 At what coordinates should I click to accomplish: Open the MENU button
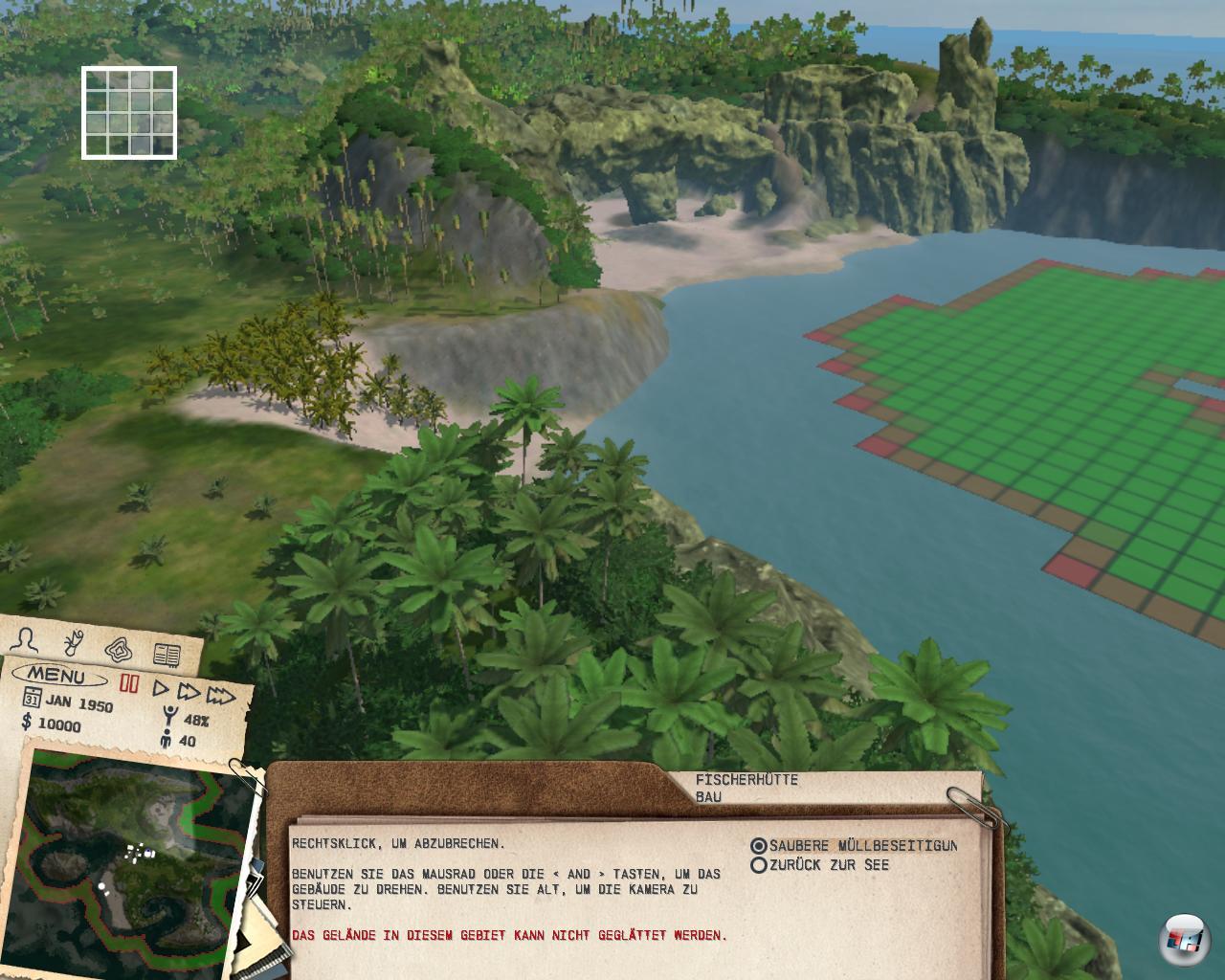pyautogui.click(x=56, y=677)
